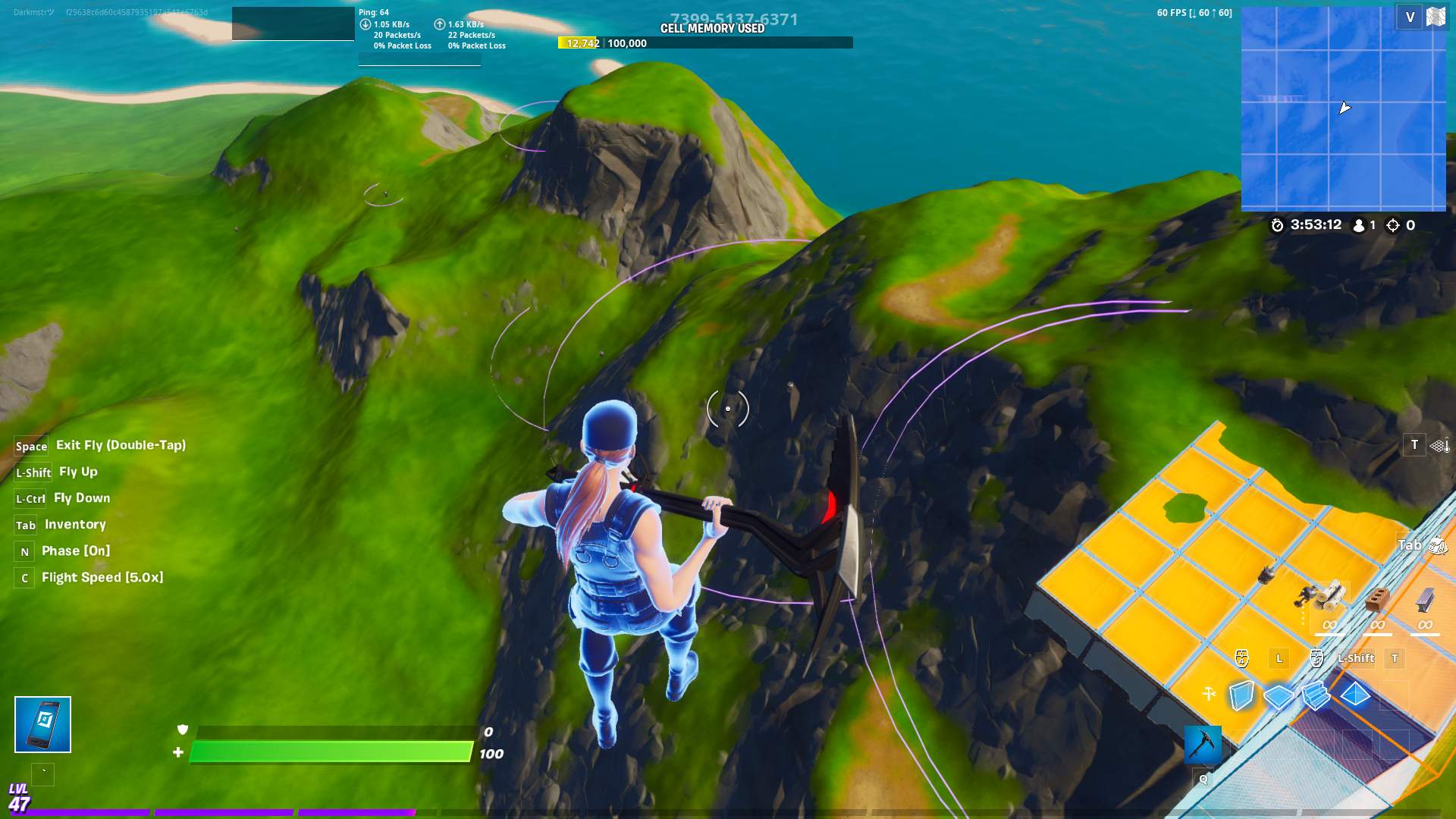Image resolution: width=1456 pixels, height=819 pixels.
Task: Click the island code 7399-5137-6371
Action: pyautogui.click(x=733, y=17)
